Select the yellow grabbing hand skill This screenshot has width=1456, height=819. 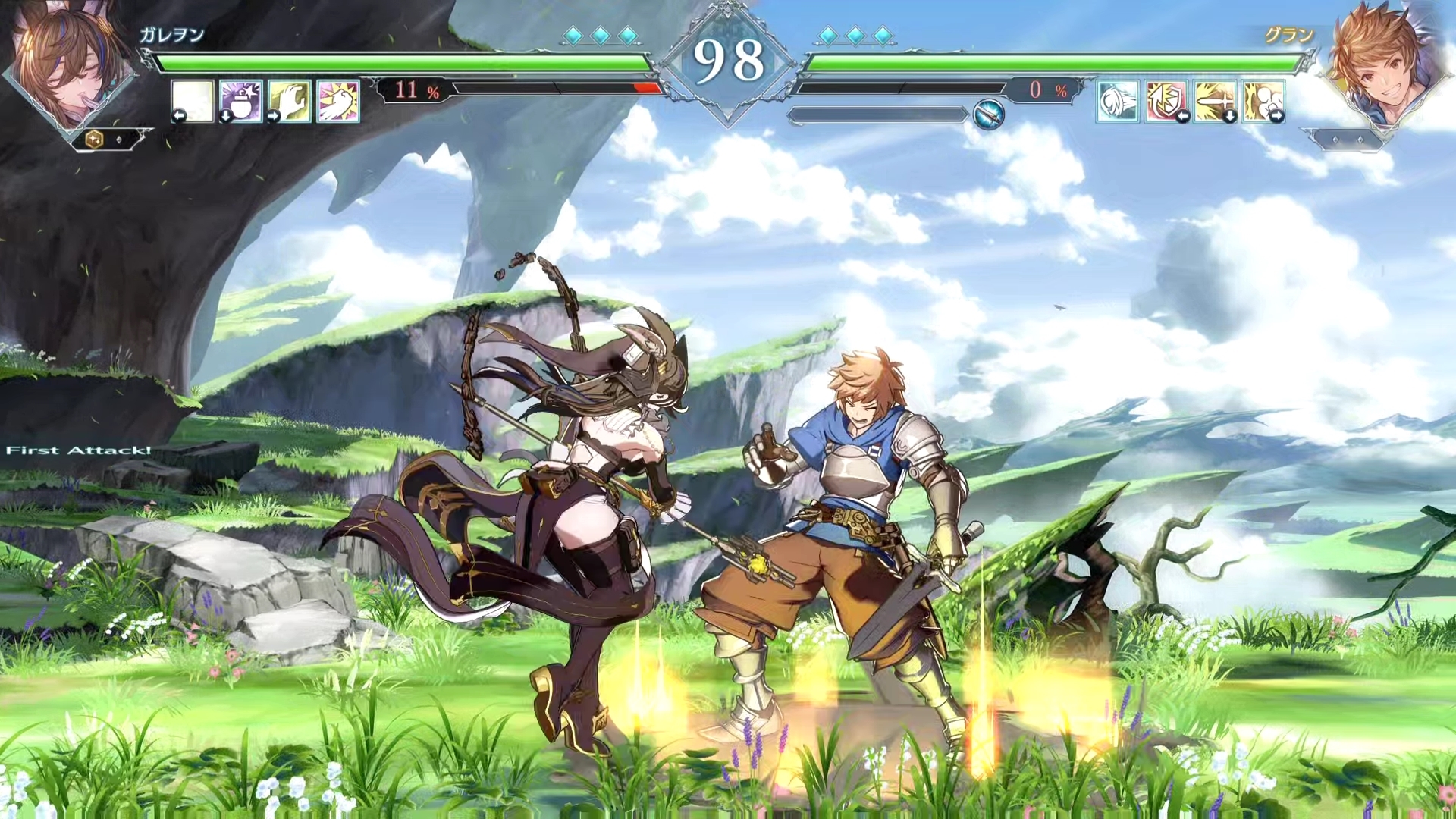point(290,101)
